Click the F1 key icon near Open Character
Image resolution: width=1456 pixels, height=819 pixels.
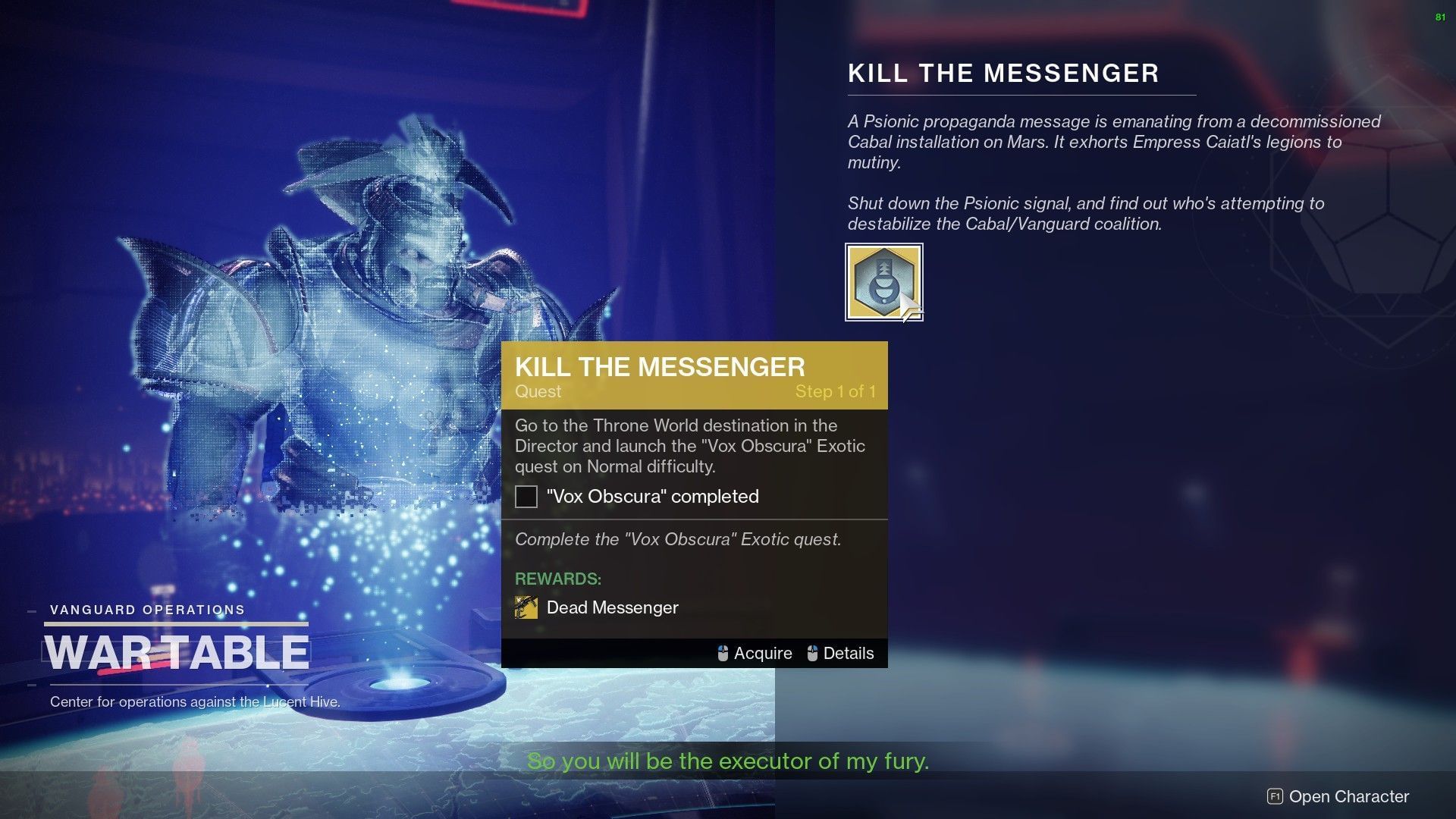(x=1276, y=797)
